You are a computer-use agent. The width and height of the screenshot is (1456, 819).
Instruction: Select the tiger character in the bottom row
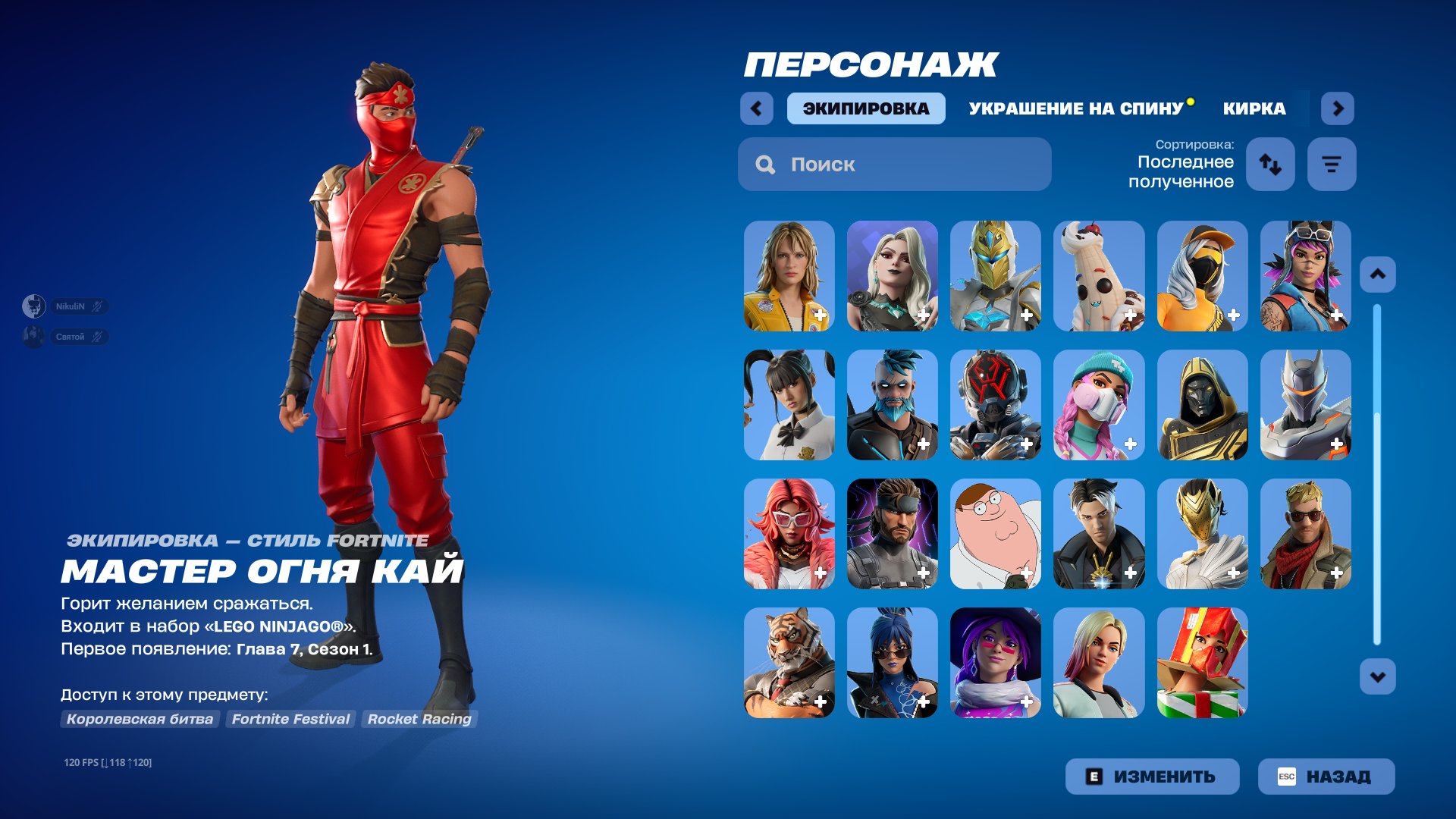pyautogui.click(x=789, y=662)
